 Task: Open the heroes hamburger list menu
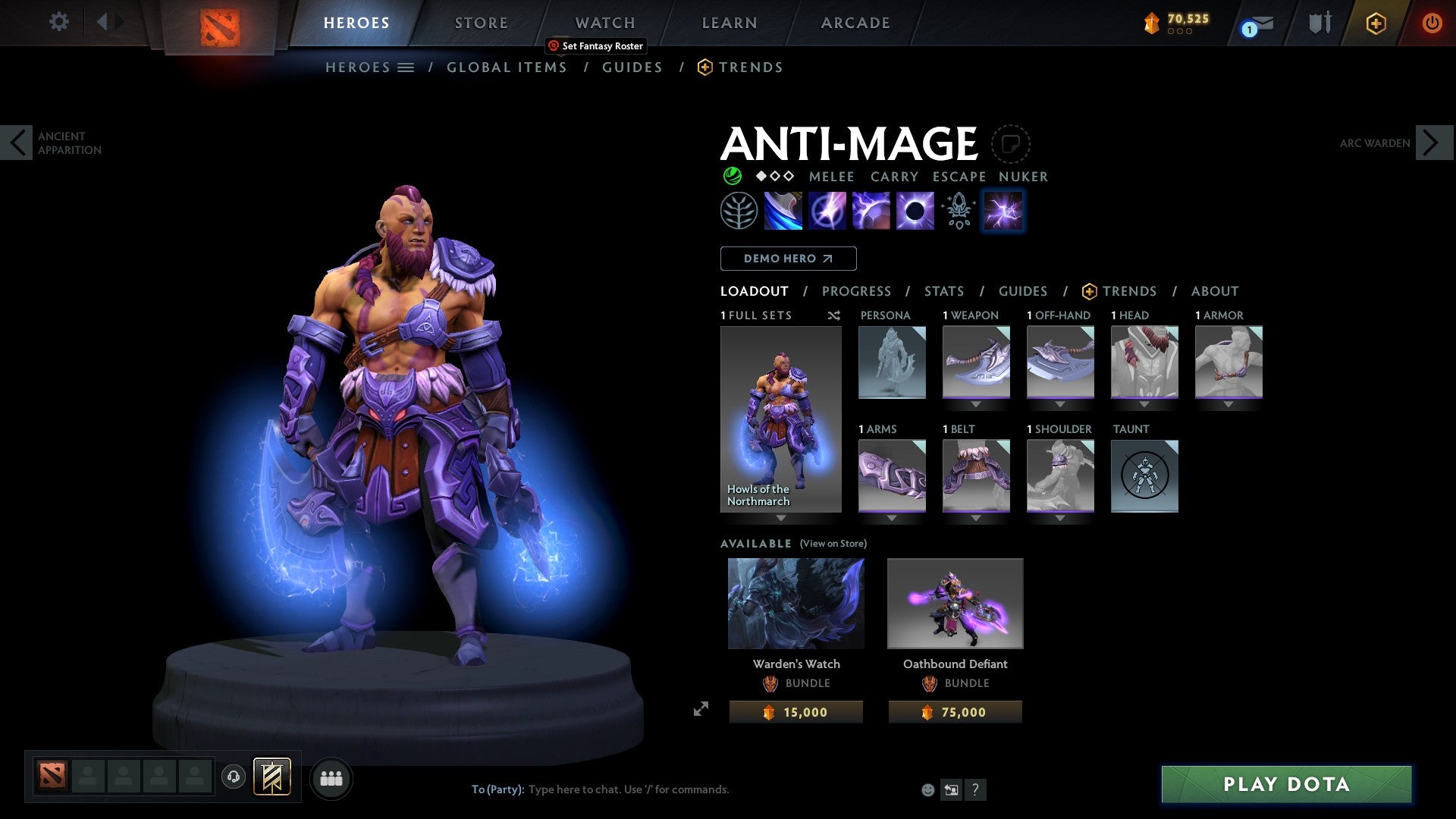pos(405,67)
